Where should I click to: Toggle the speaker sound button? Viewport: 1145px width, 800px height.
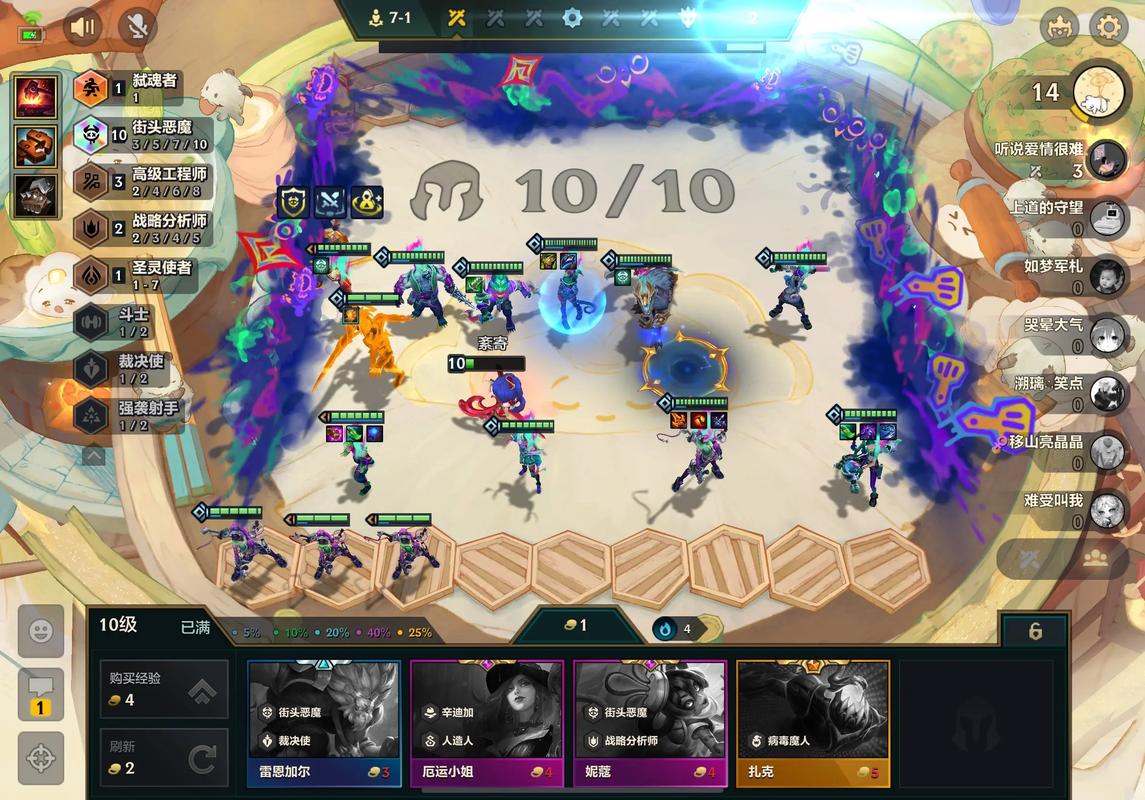pos(83,27)
